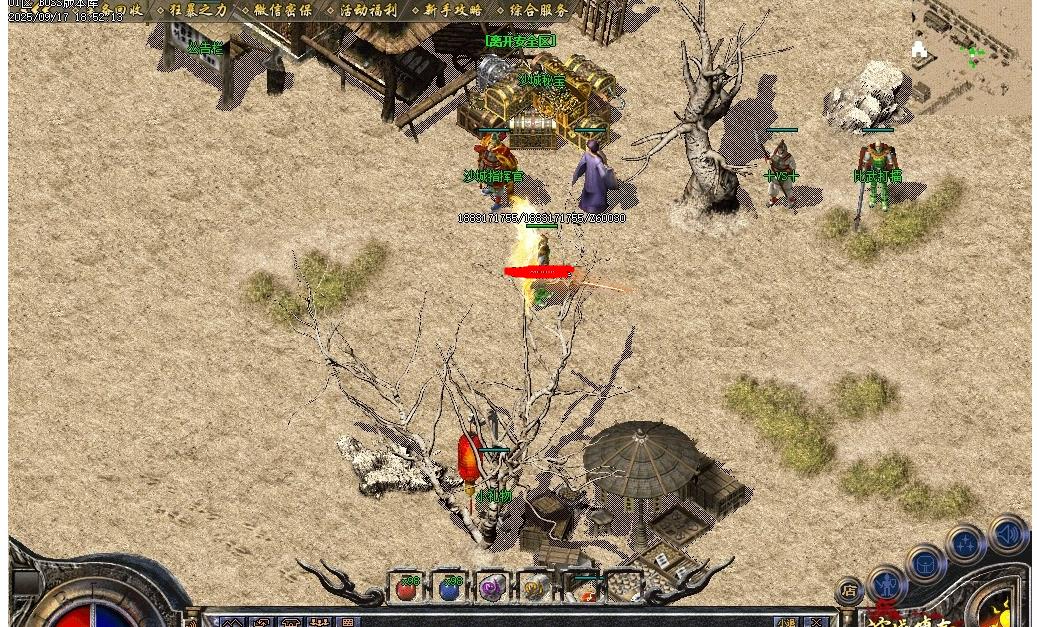Open the shop with the 店 button
The height and width of the screenshot is (627, 1037).
[x=848, y=590]
